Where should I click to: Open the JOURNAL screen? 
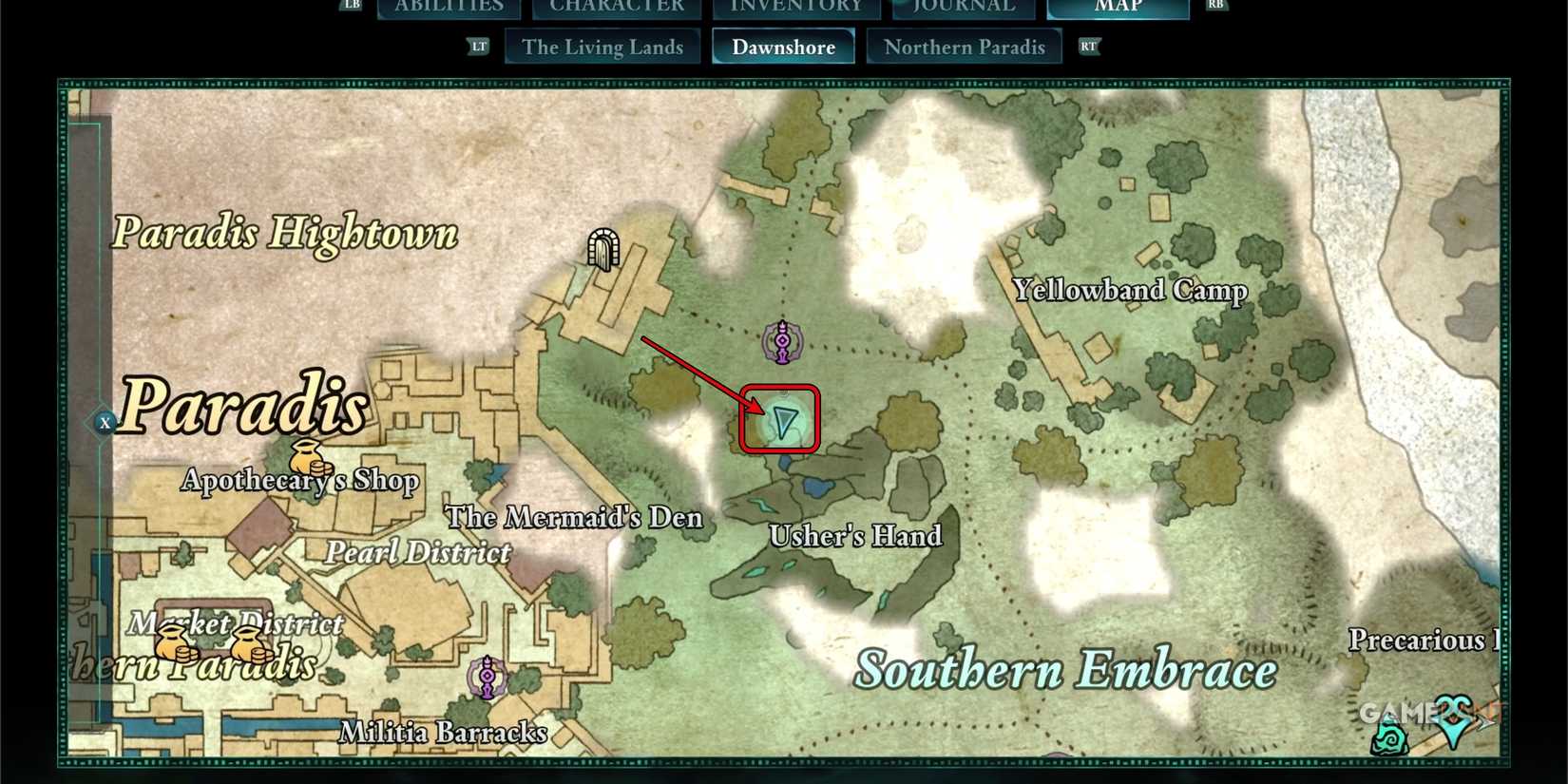(963, 8)
